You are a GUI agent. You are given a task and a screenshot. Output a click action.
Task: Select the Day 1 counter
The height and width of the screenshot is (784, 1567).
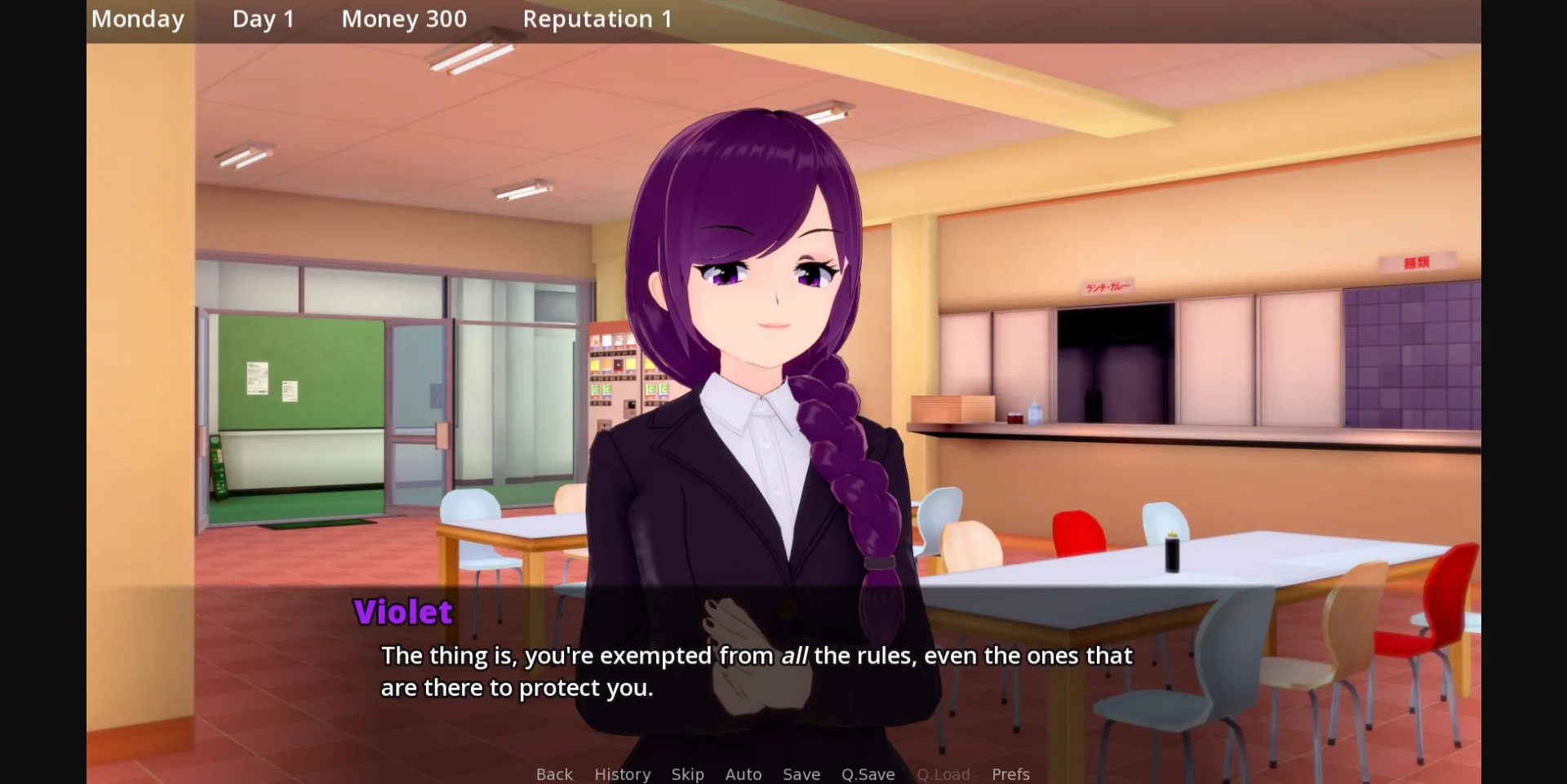pyautogui.click(x=263, y=18)
